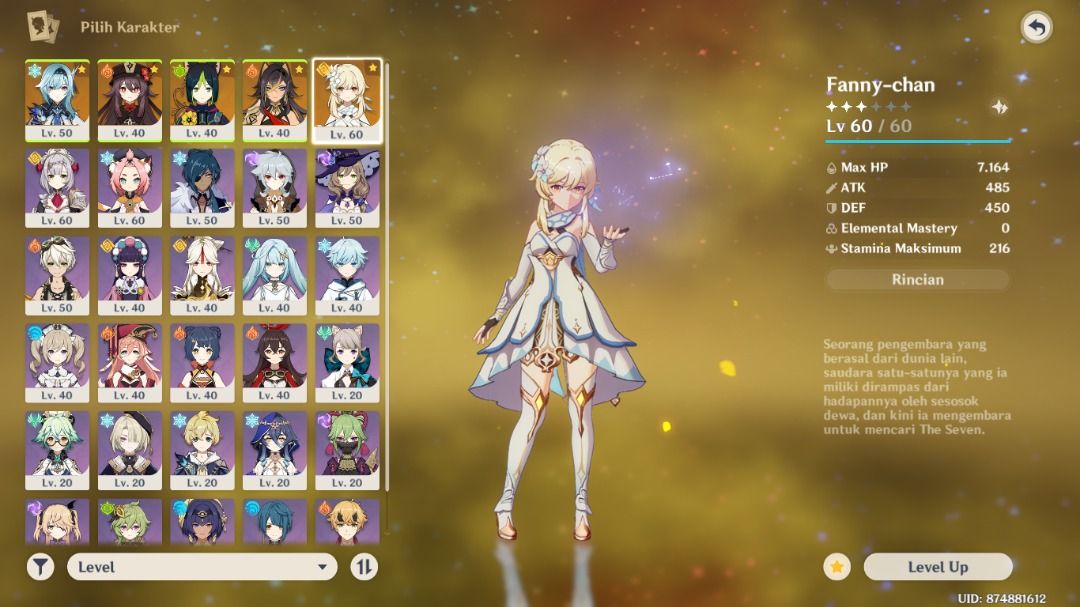Image resolution: width=1080 pixels, height=607 pixels.
Task: Select Kuki Shinobu's masked portrait
Action: [347, 447]
